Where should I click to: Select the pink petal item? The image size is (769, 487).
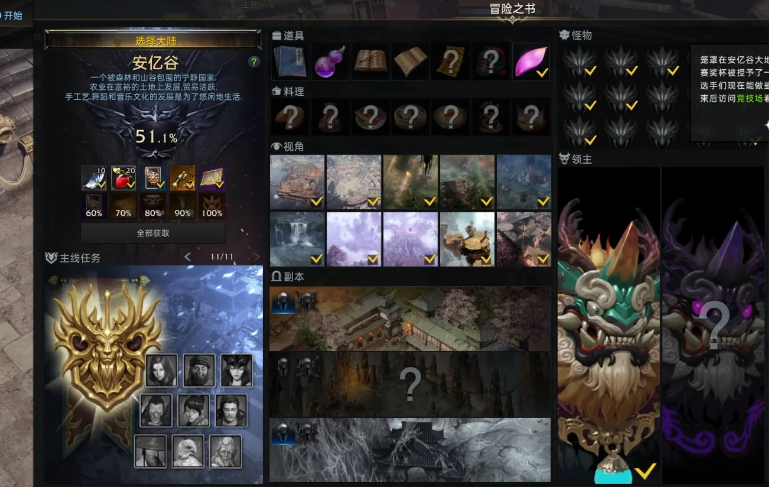(x=530, y=62)
